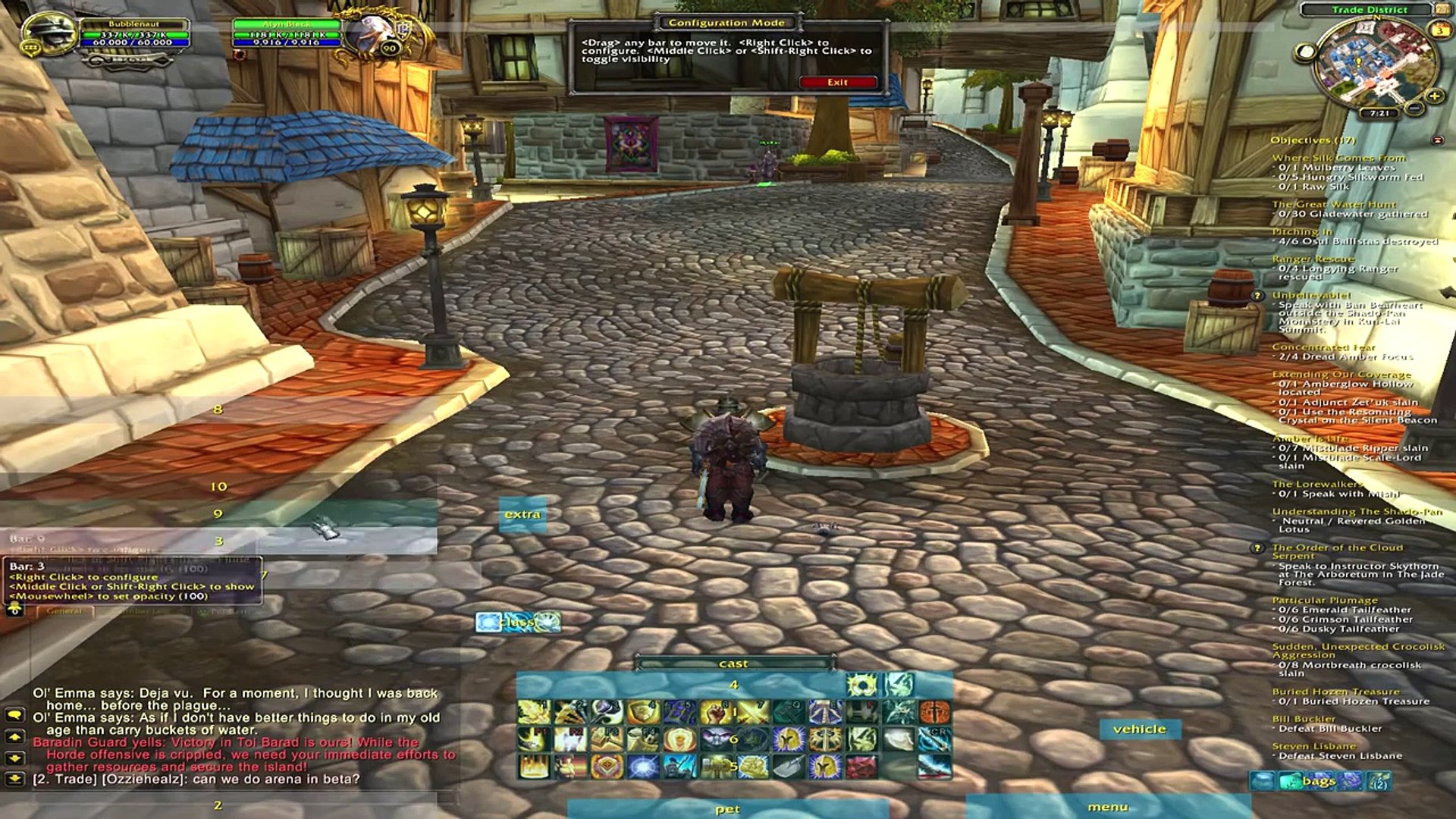This screenshot has height=819, width=1456.
Task: Jump chat to the bottom
Action: 14,778
